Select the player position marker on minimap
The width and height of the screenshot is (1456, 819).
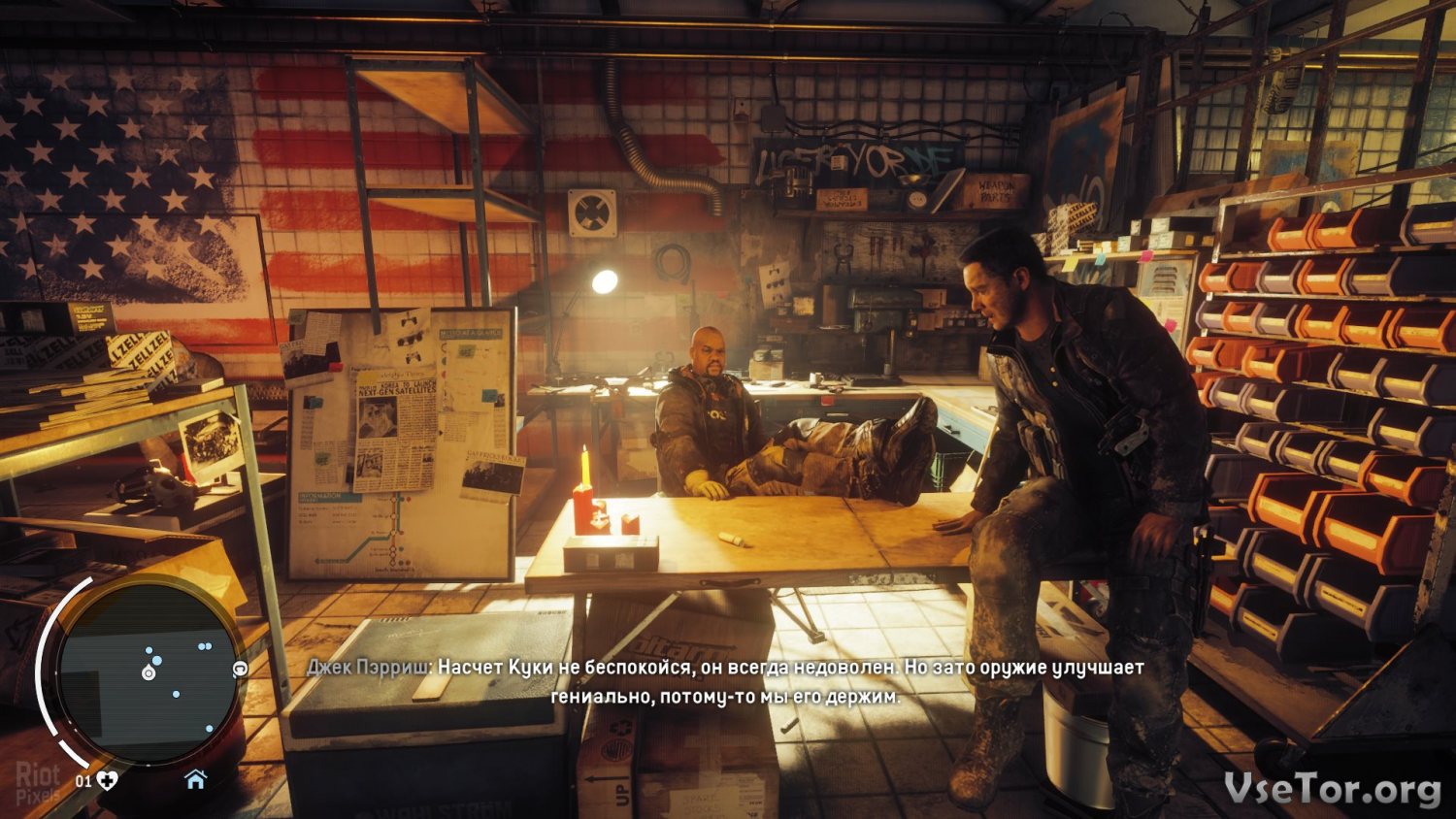coord(149,672)
